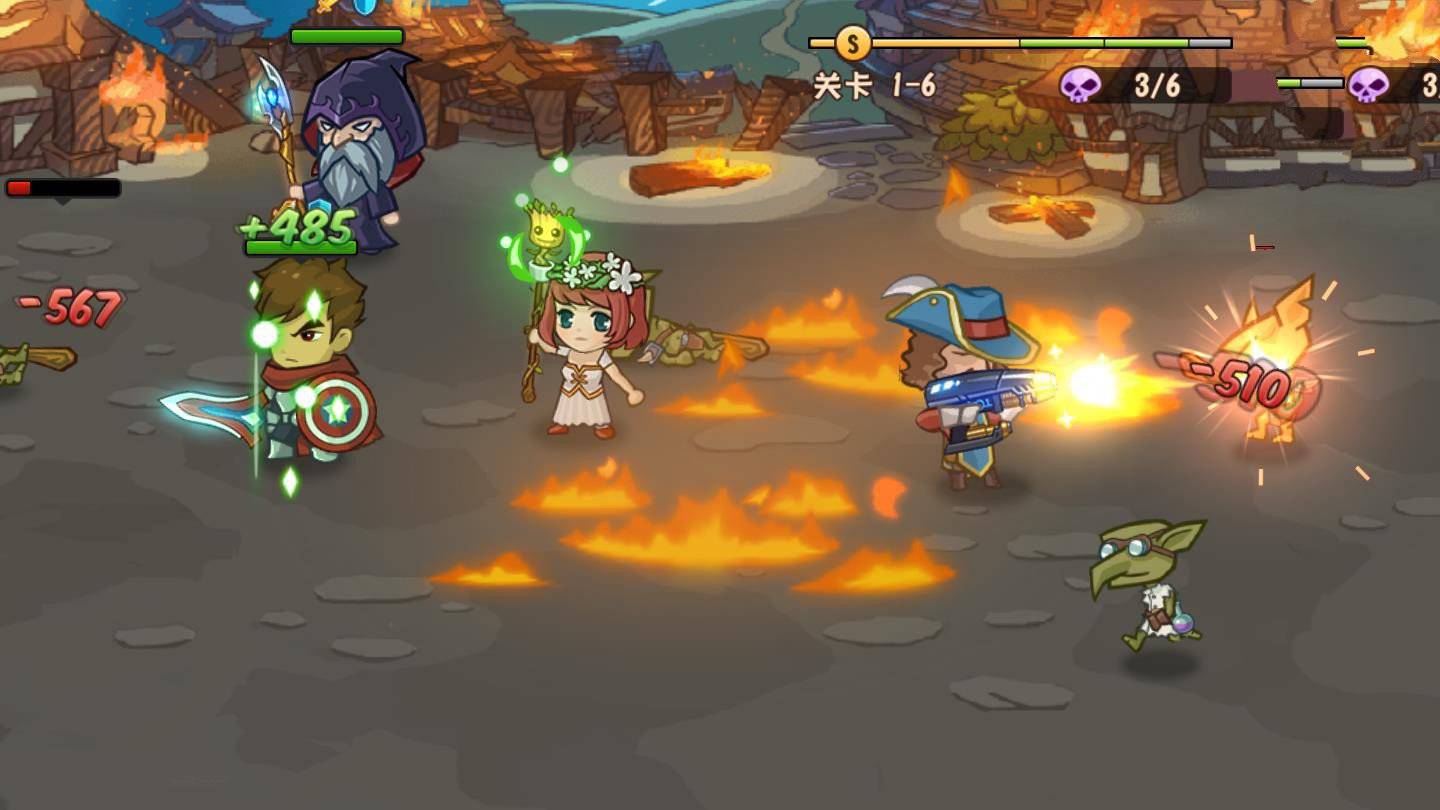This screenshot has height=810, width=1440.
Task: Click the gold sword icon at screen top
Action: pos(324,8)
